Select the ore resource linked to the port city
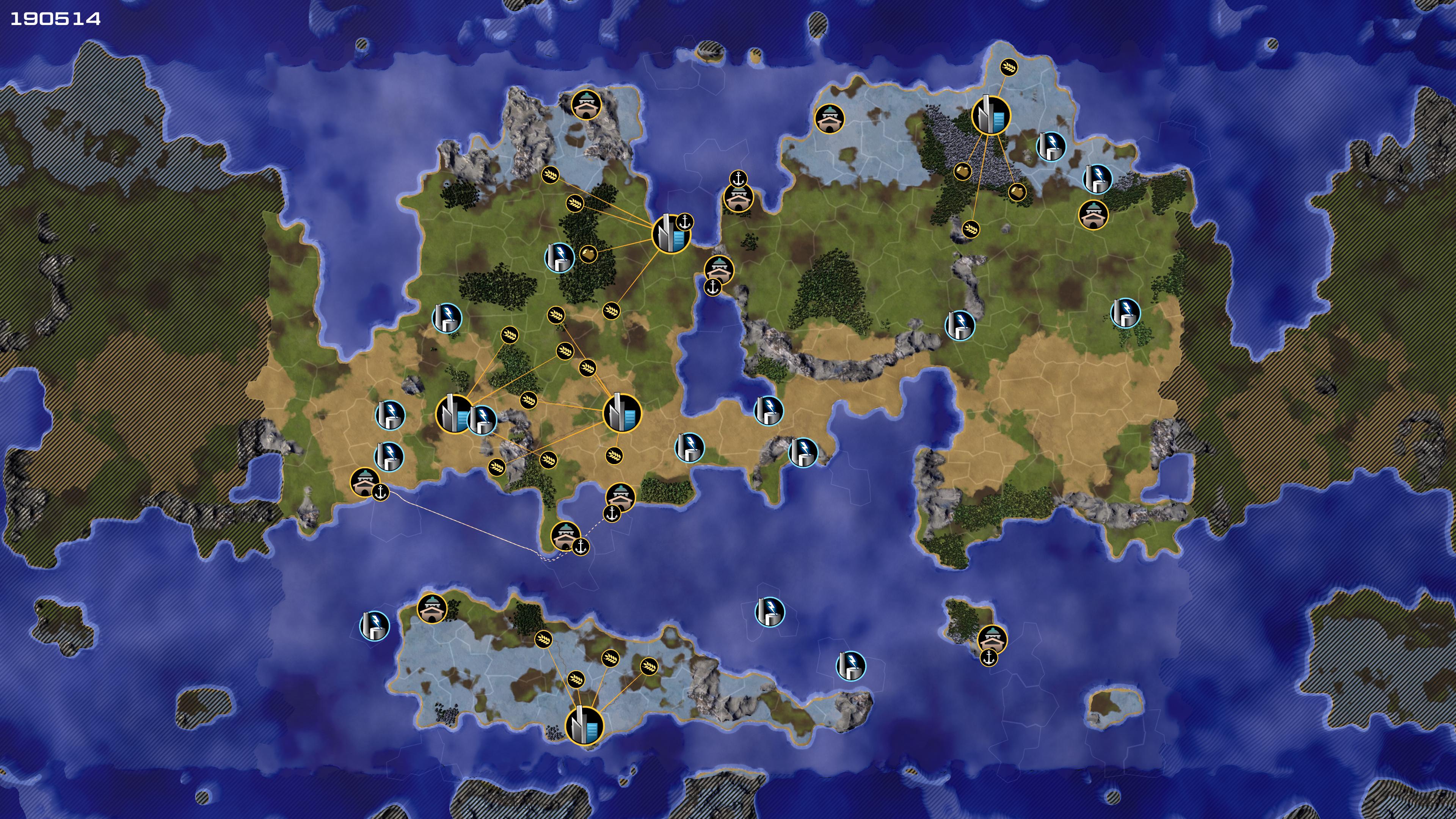Screen dimensions: 1456x819 [x=588, y=253]
